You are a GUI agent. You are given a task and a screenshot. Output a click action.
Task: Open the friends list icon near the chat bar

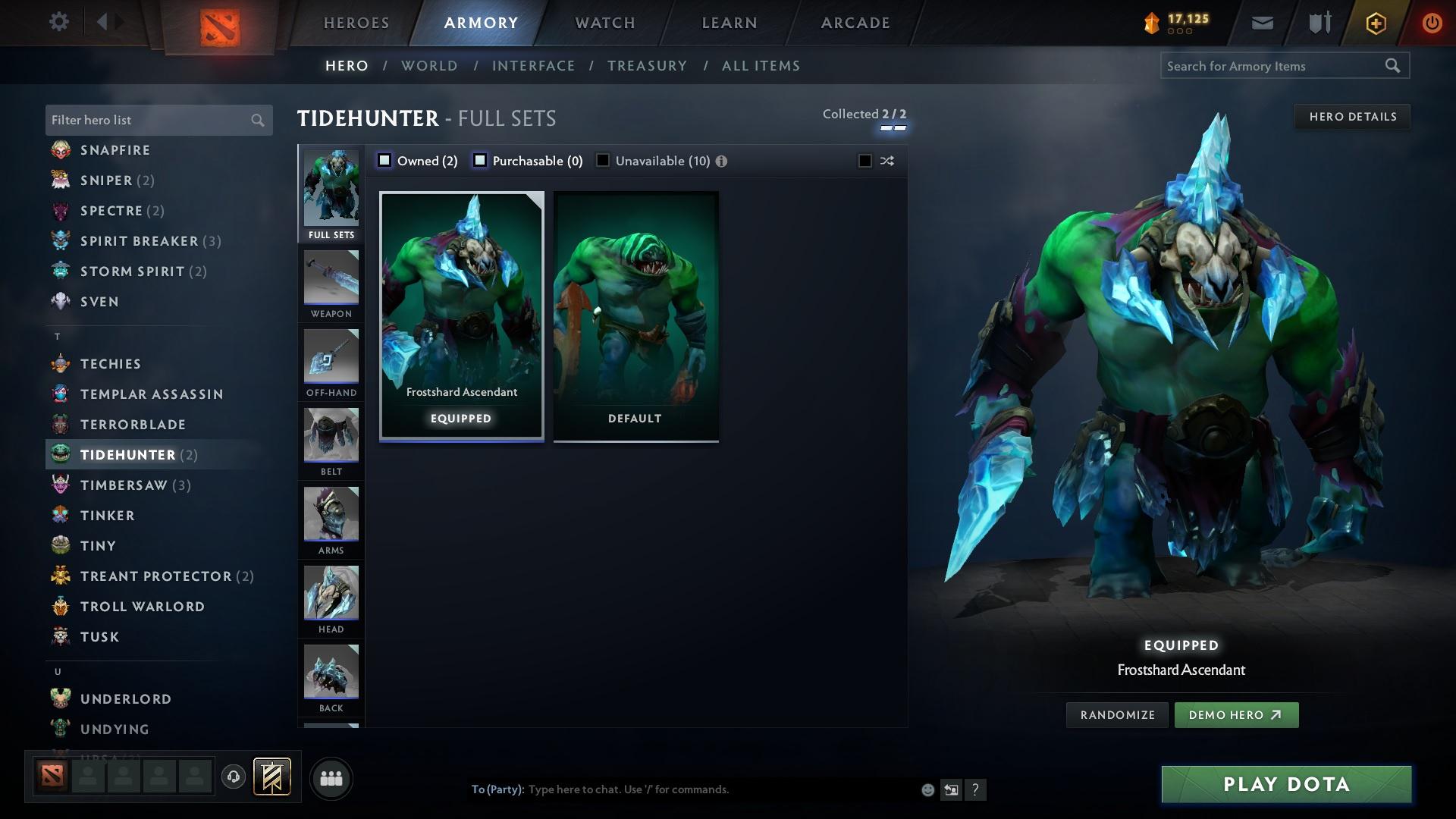tap(331, 778)
